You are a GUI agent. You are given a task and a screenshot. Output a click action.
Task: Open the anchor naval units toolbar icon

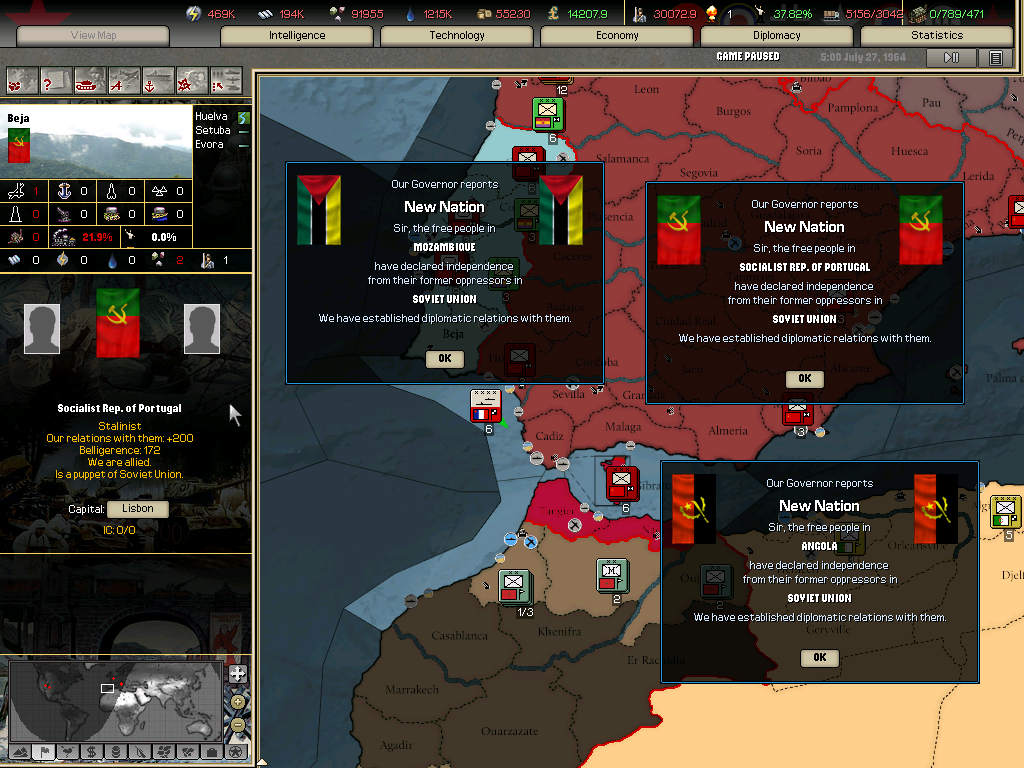click(157, 78)
